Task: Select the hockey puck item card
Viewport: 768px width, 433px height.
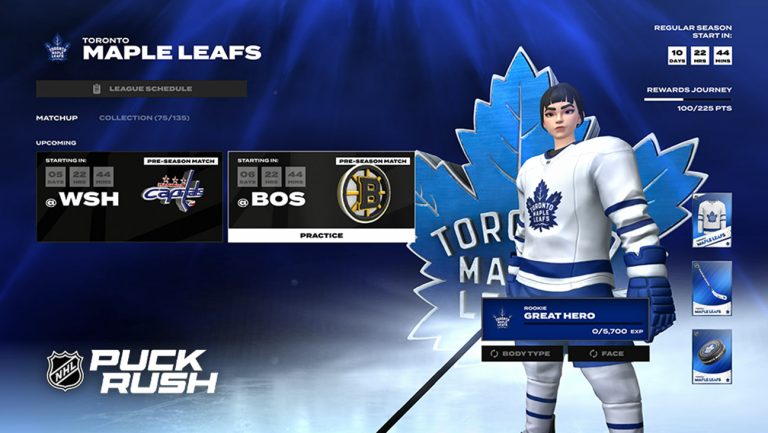Action: pos(711,356)
